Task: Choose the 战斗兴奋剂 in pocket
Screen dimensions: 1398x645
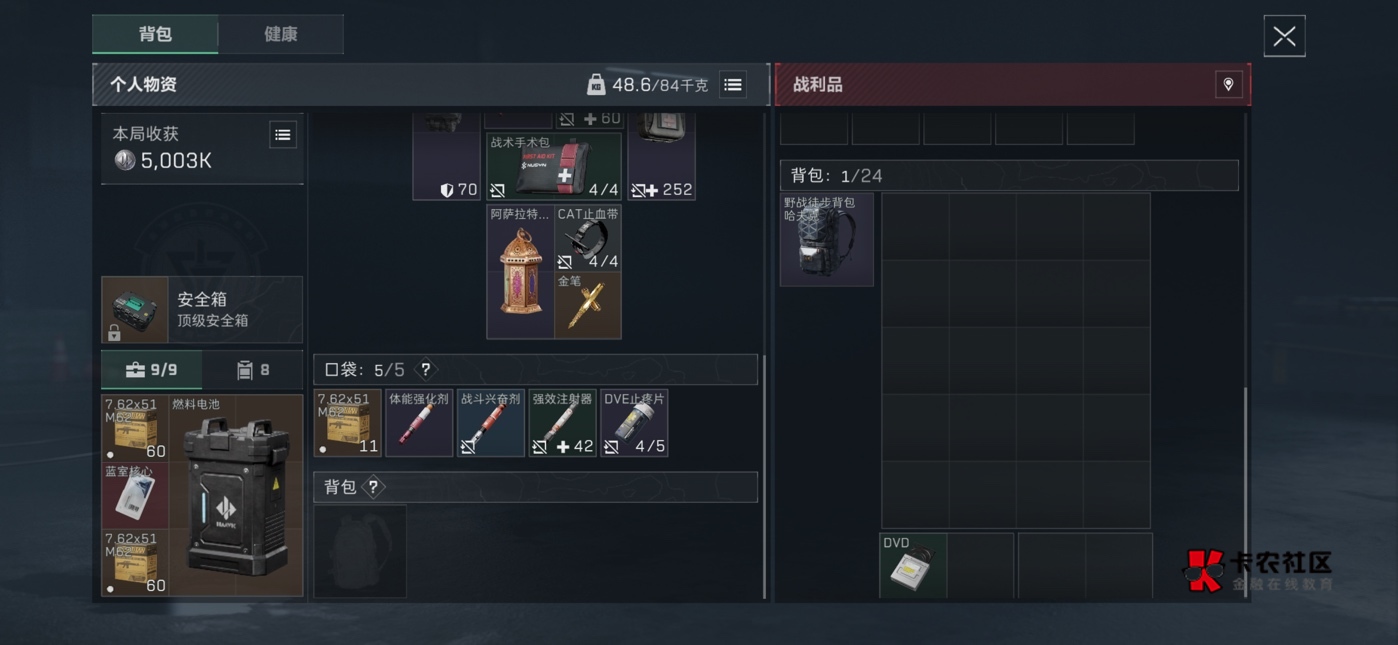Action: click(x=490, y=423)
